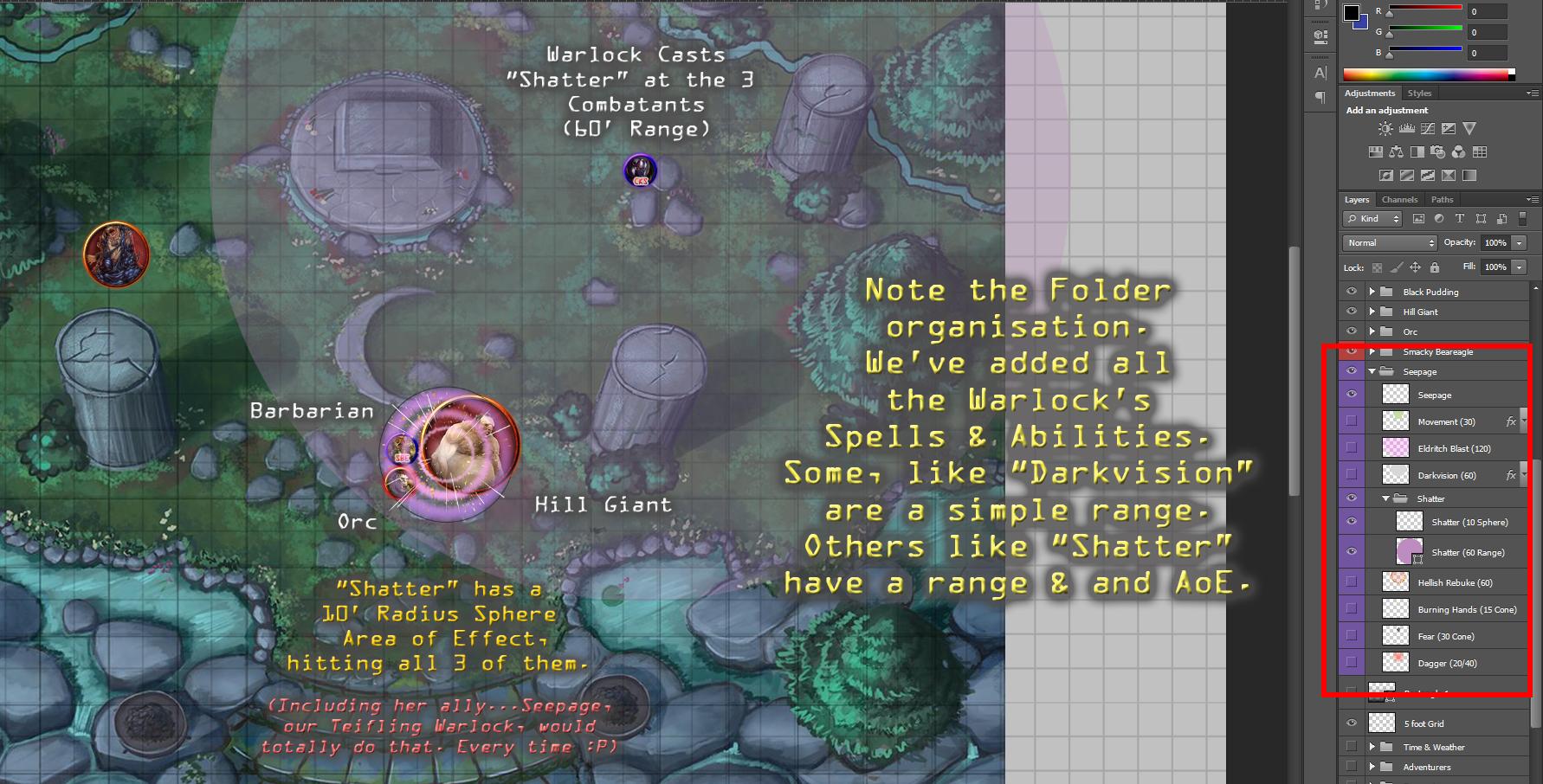The width and height of the screenshot is (1543, 784).
Task: Show the Eldritch Blast (120) layer
Action: pos(1352,448)
